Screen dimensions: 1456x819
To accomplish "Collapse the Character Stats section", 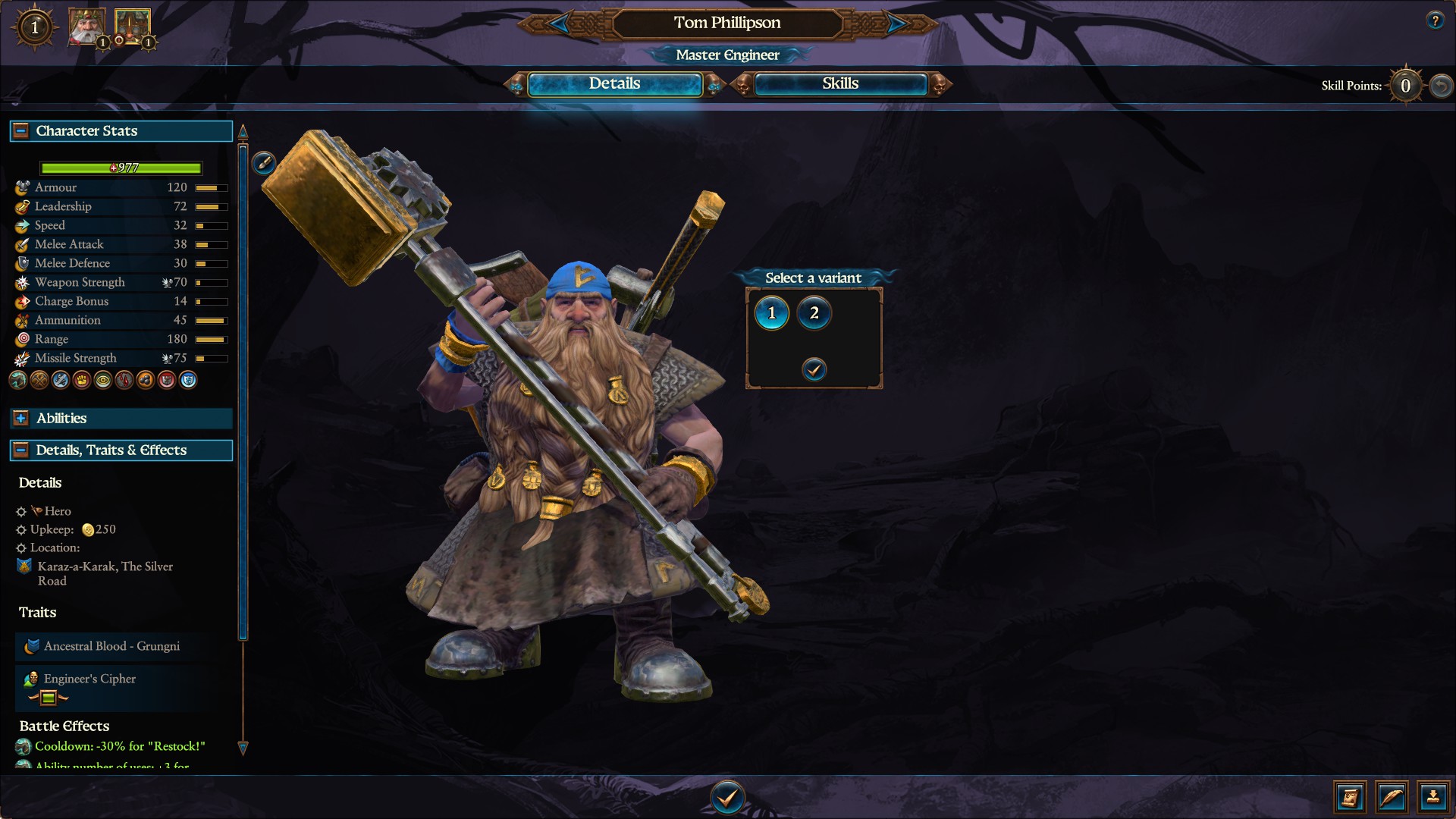I will pyautogui.click(x=21, y=131).
